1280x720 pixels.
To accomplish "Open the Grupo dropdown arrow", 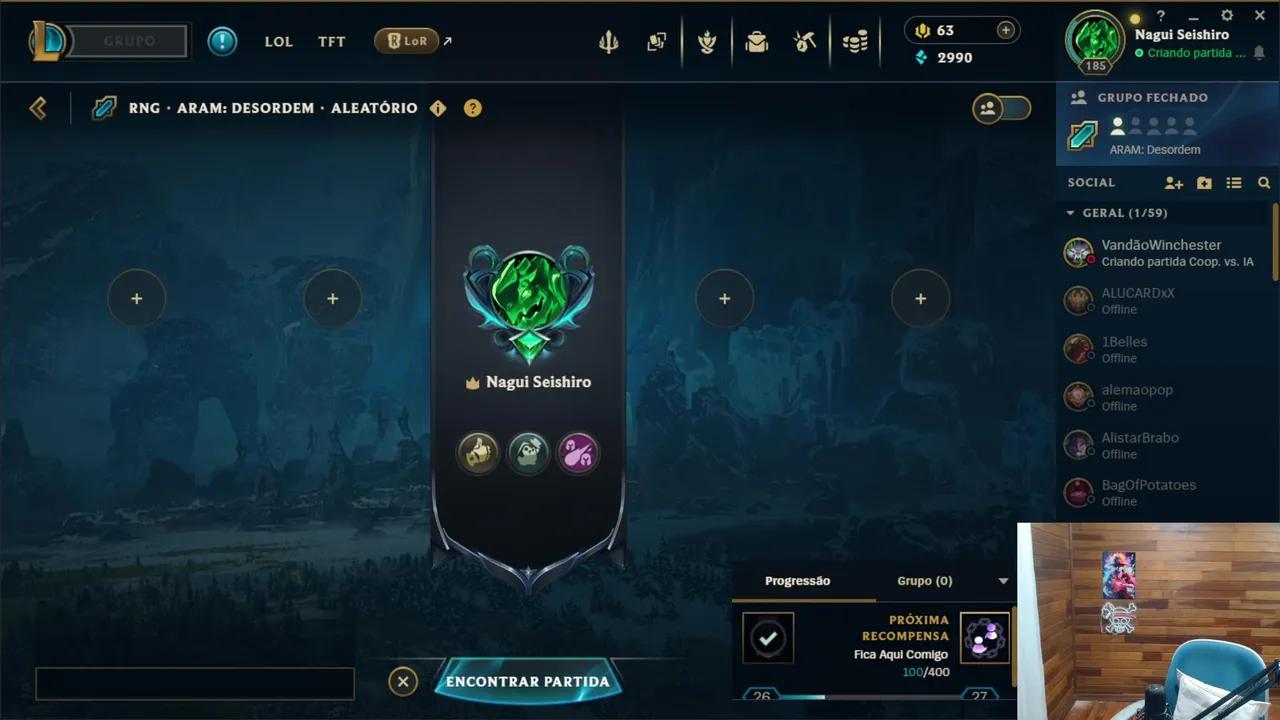I will pos(1004,581).
